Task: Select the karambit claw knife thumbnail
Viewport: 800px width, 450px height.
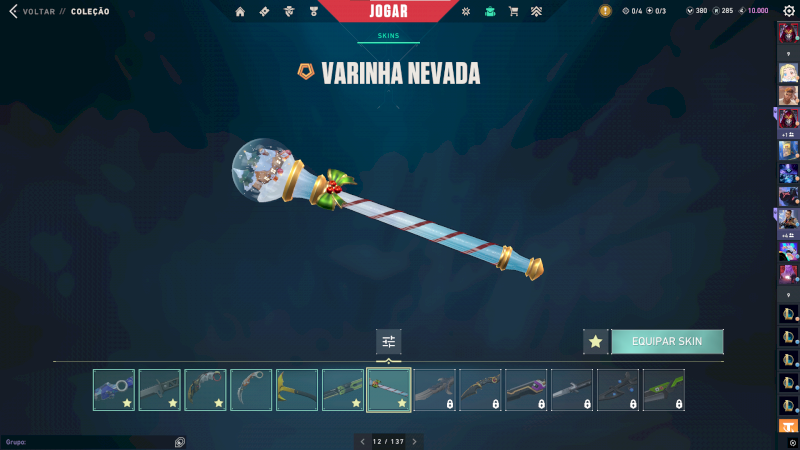Action: click(x=251, y=390)
